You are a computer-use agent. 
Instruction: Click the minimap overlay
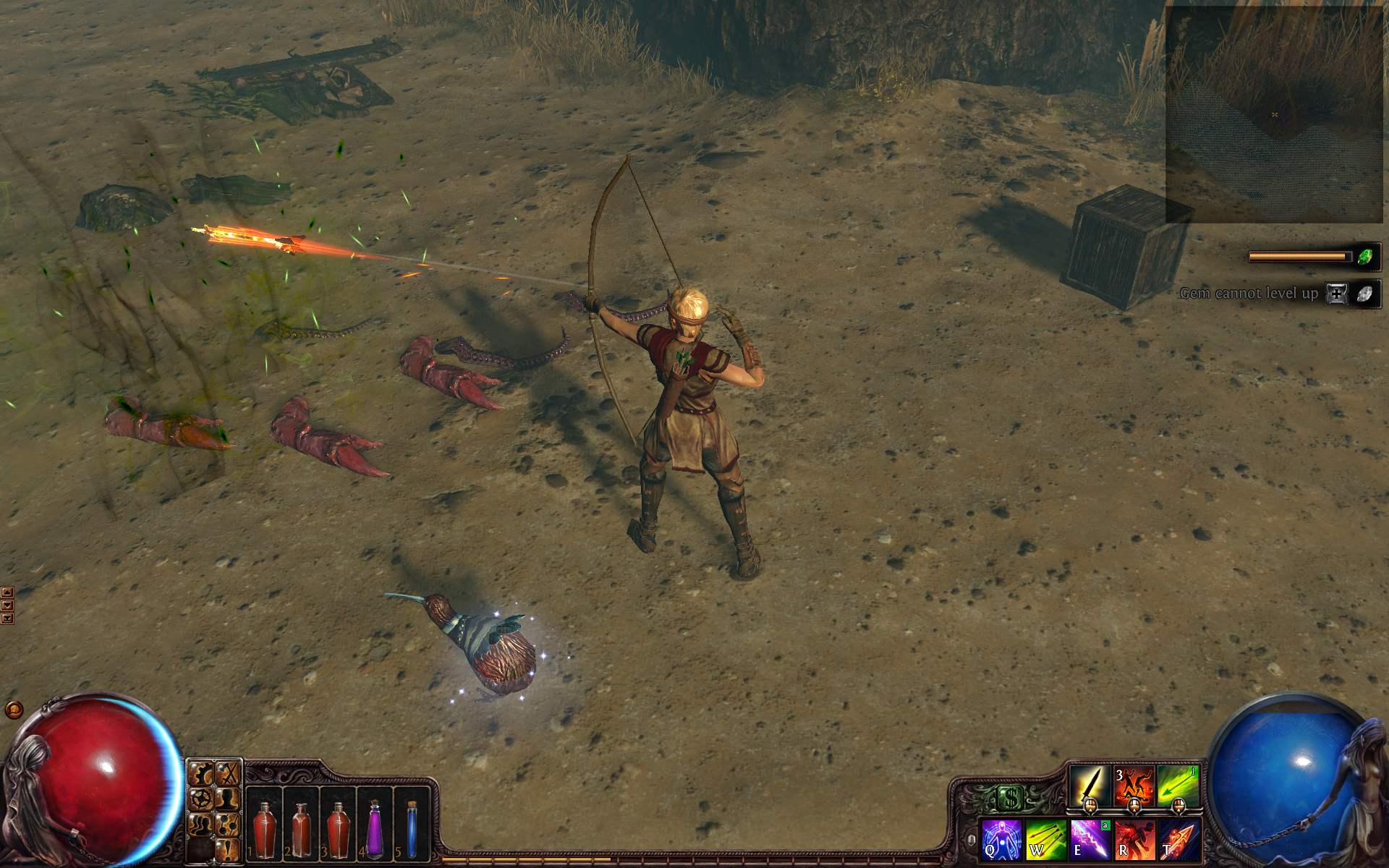pyautogui.click(x=1273, y=114)
